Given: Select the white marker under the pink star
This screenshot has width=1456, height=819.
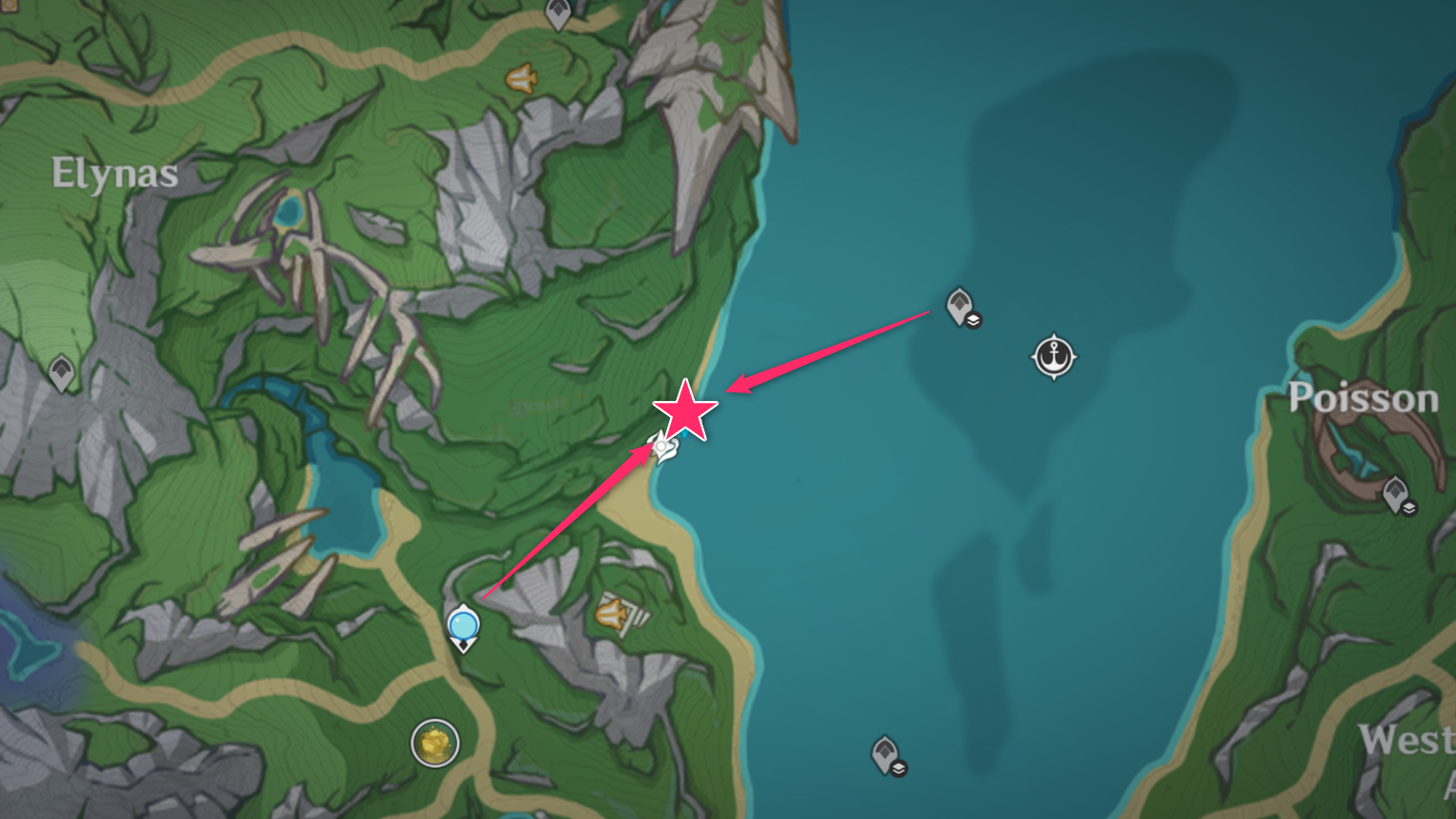Looking at the screenshot, I should click(x=661, y=447).
